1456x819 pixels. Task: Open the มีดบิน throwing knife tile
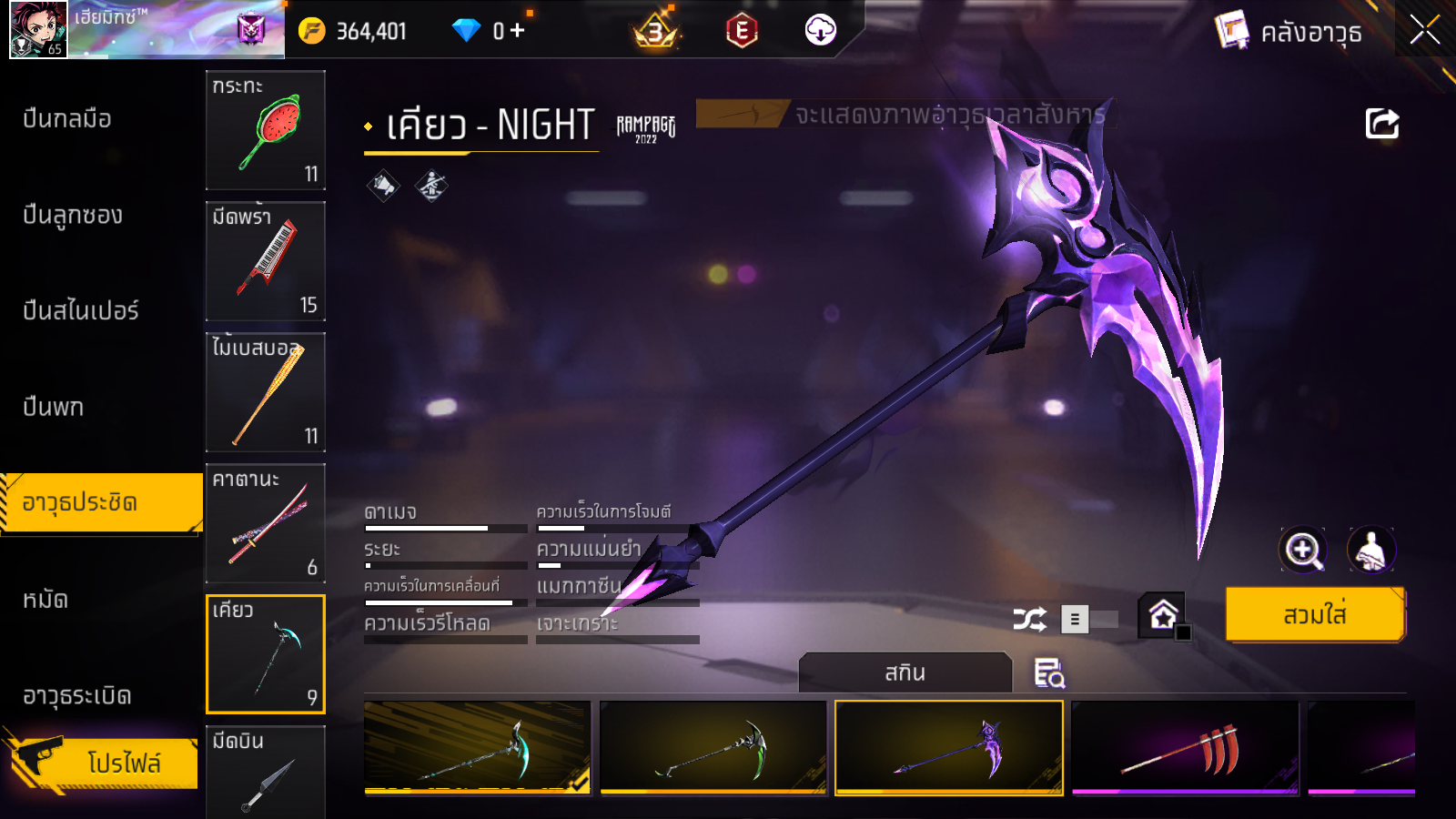(266, 772)
